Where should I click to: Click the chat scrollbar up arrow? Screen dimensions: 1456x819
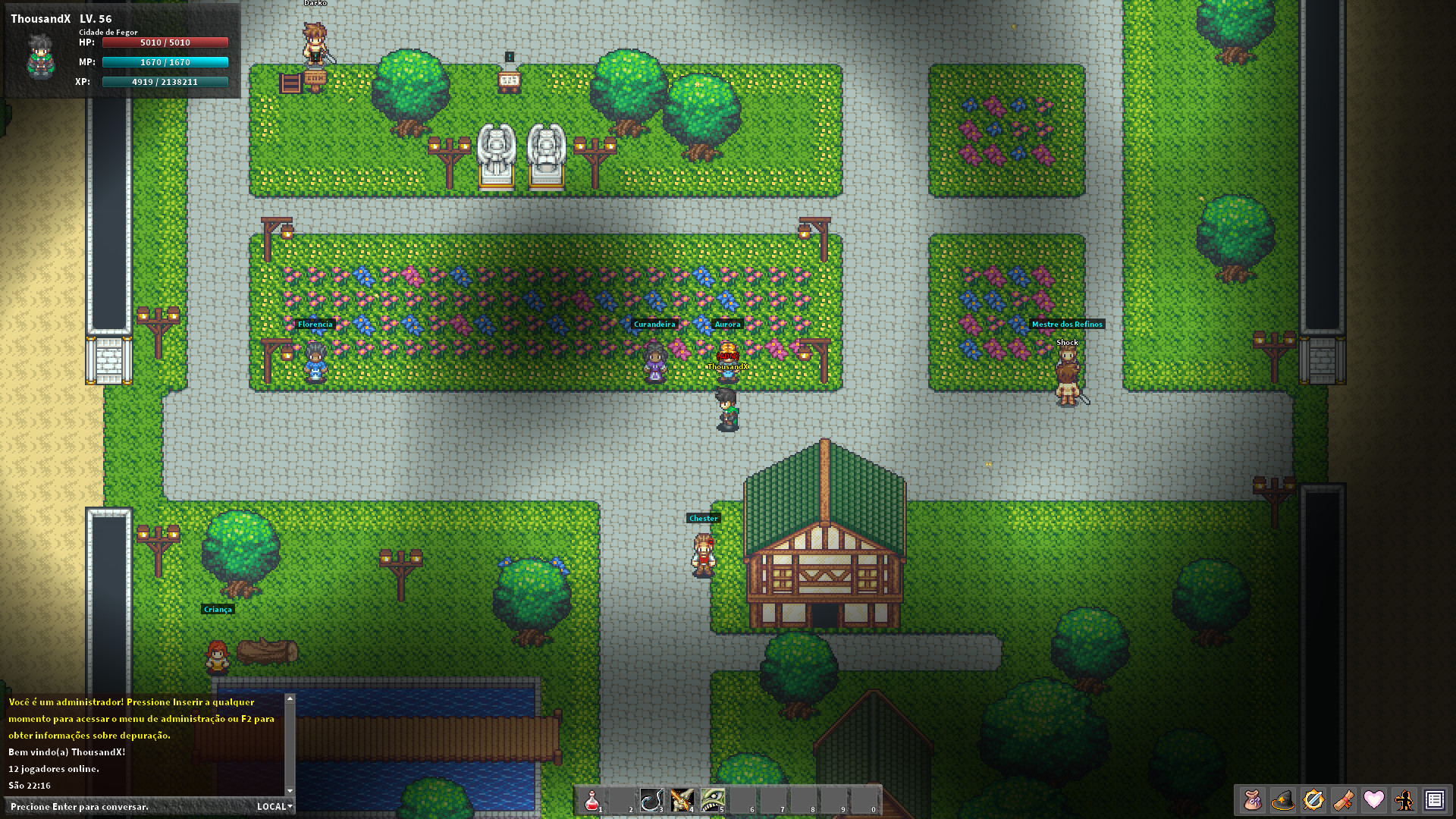(x=289, y=698)
